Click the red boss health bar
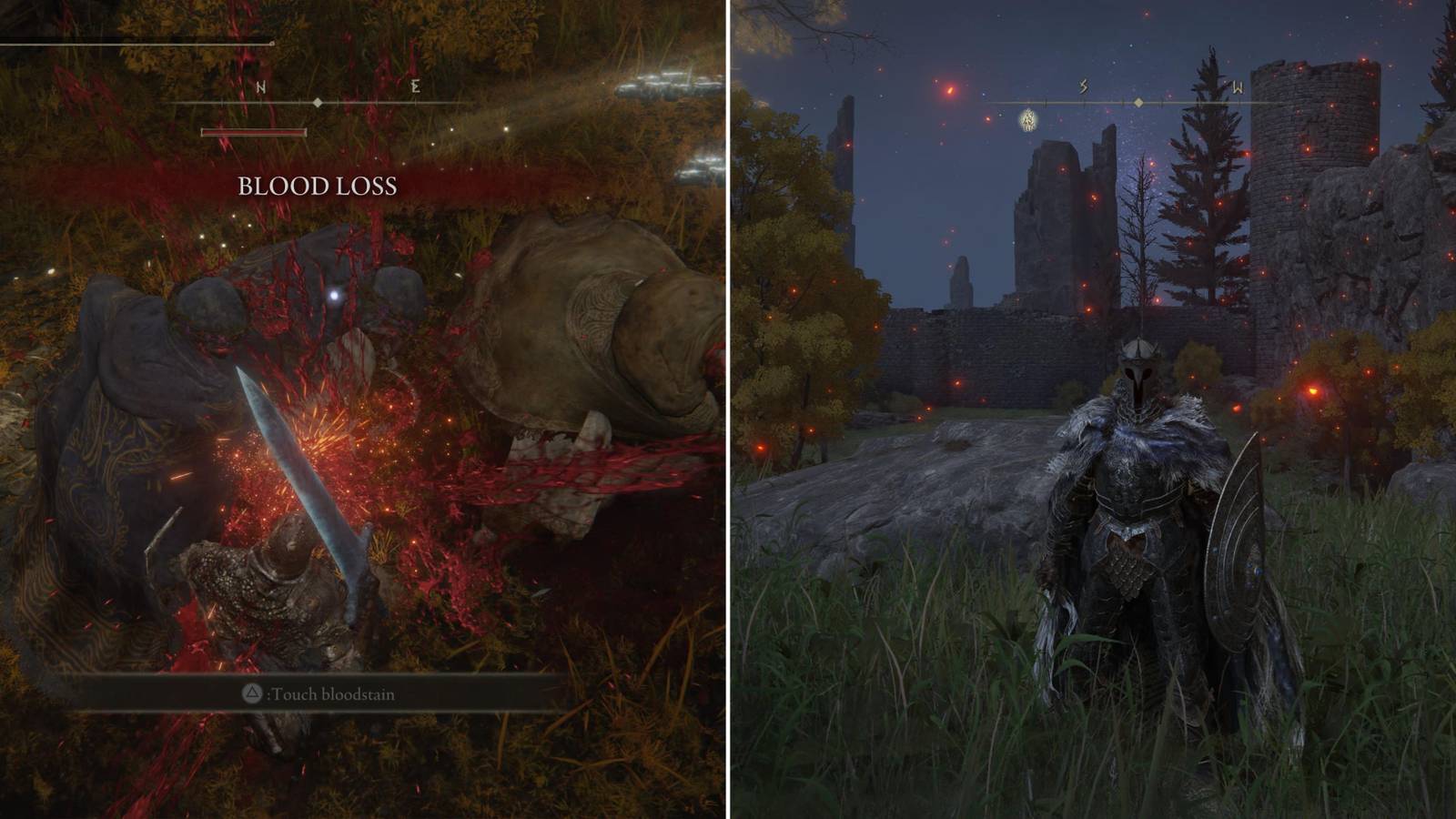Image resolution: width=1456 pixels, height=819 pixels. tap(253, 133)
